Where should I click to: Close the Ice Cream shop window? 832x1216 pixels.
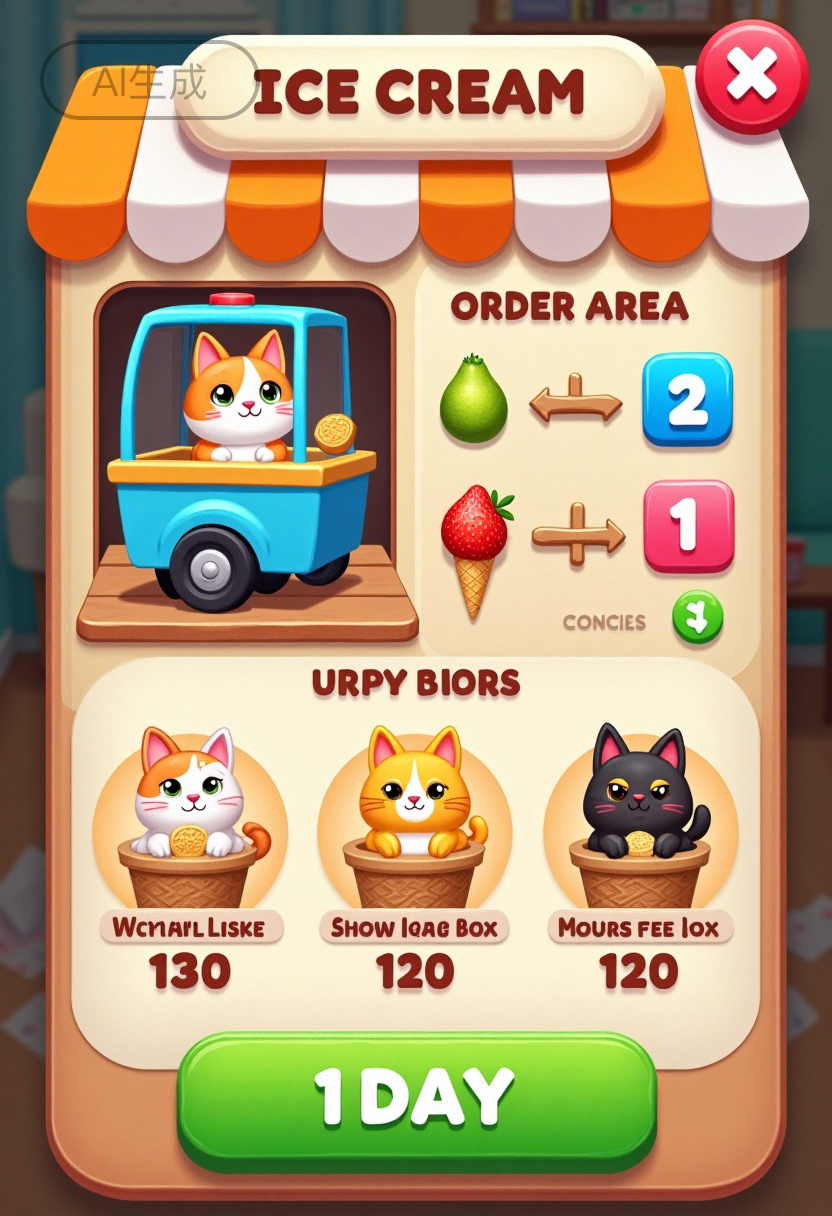point(751,76)
